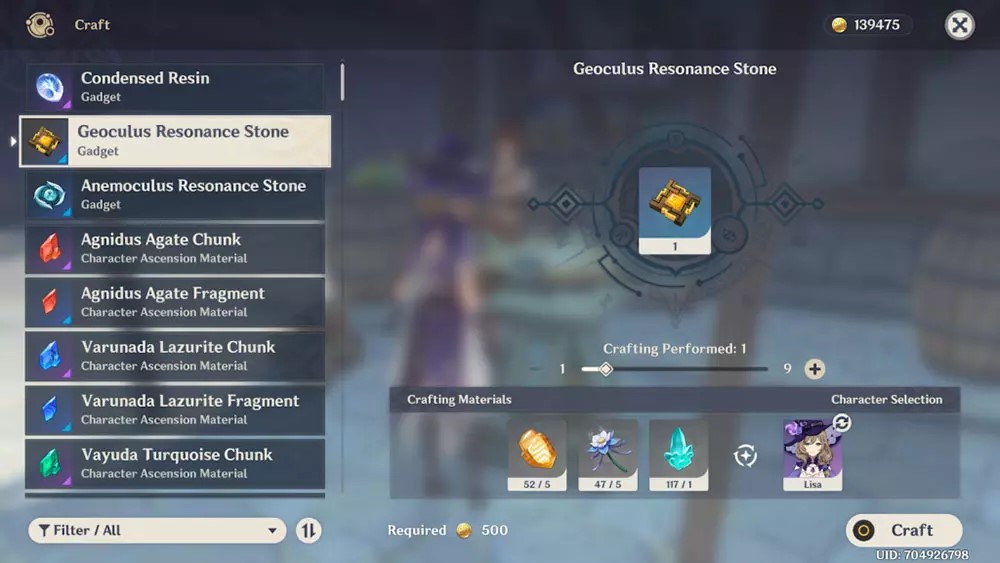Open the Filter / All dropdown
The height and width of the screenshot is (563, 1000).
[157, 530]
